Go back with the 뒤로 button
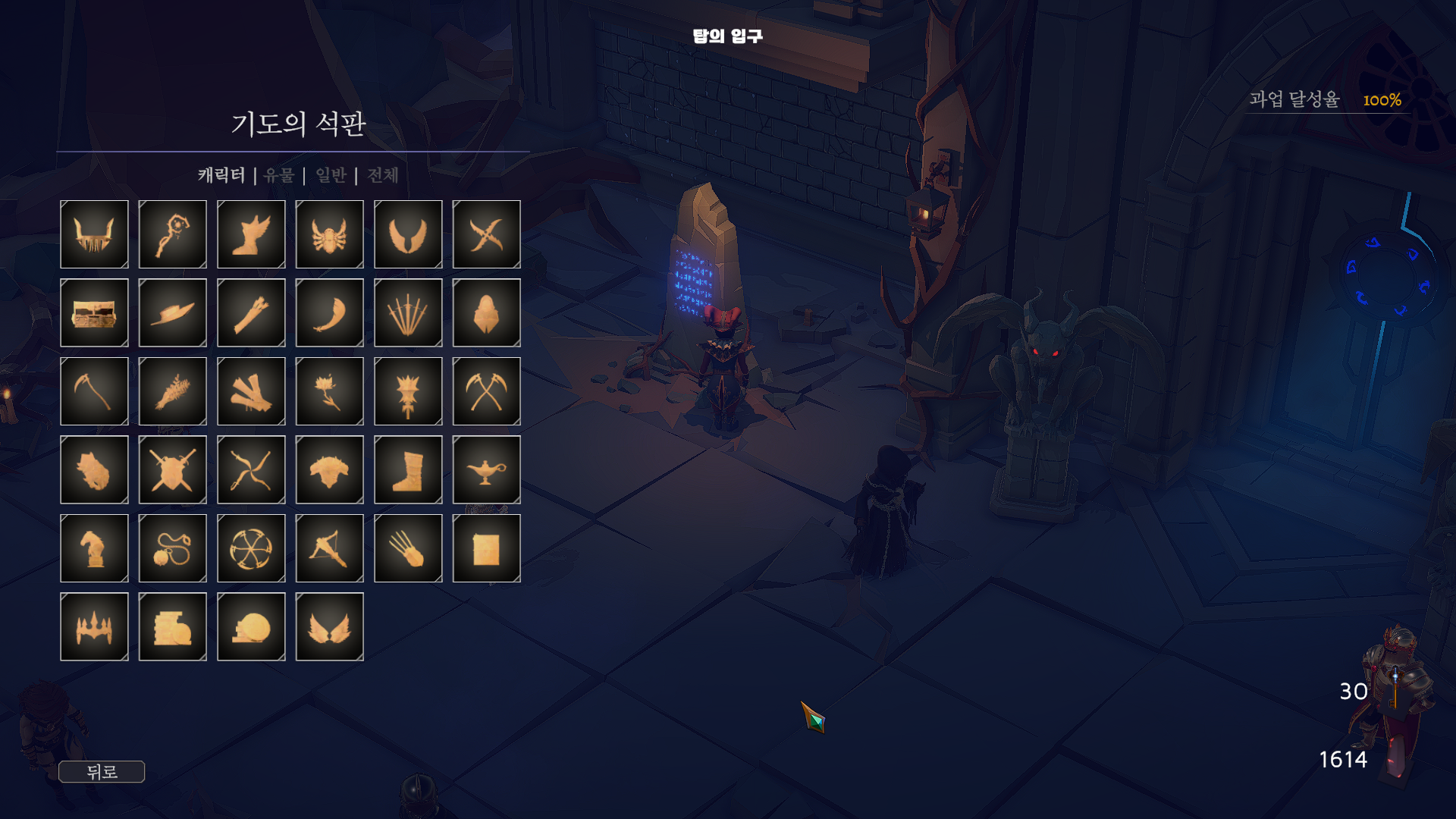 click(102, 772)
